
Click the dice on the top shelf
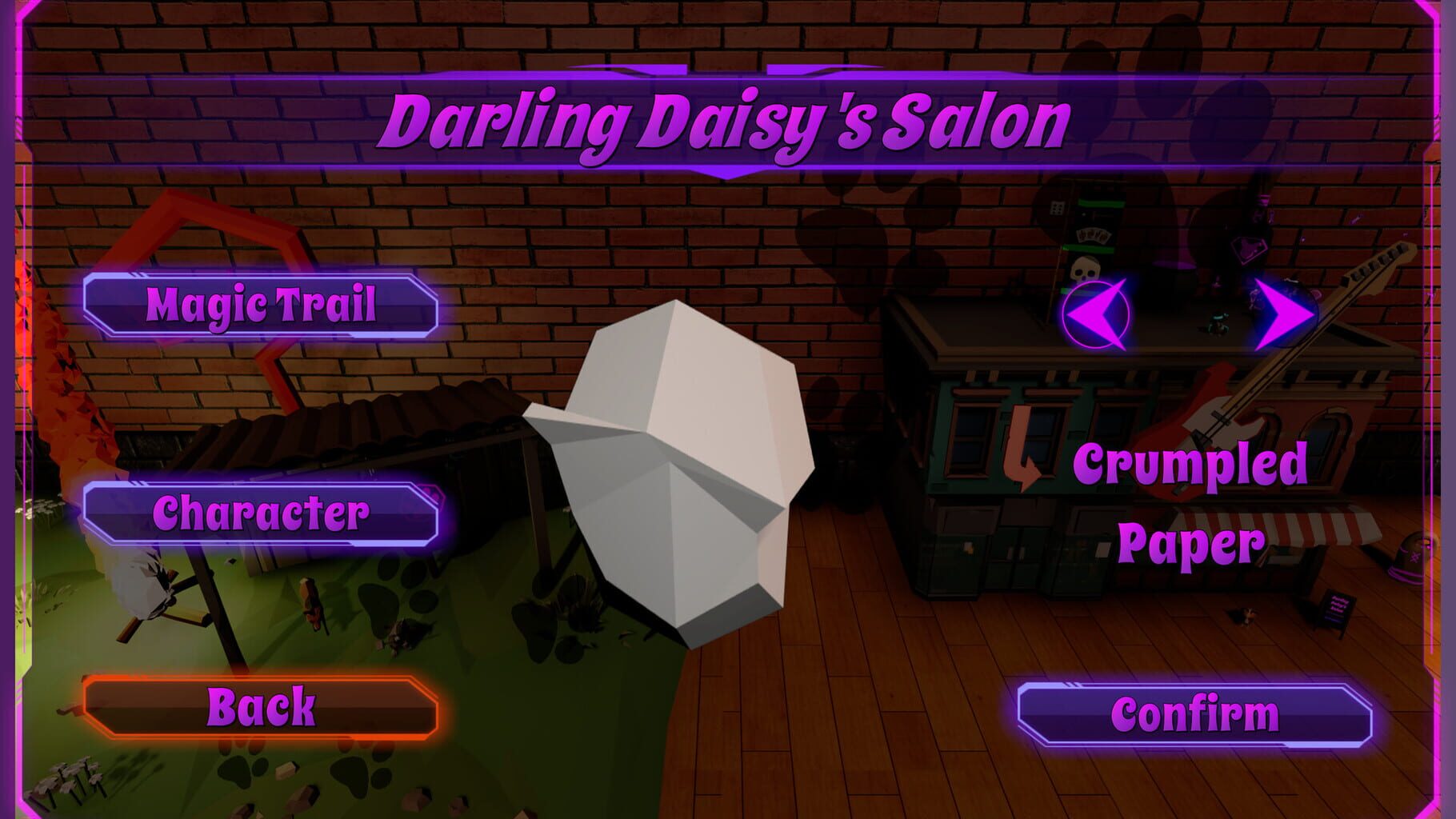[1056, 210]
